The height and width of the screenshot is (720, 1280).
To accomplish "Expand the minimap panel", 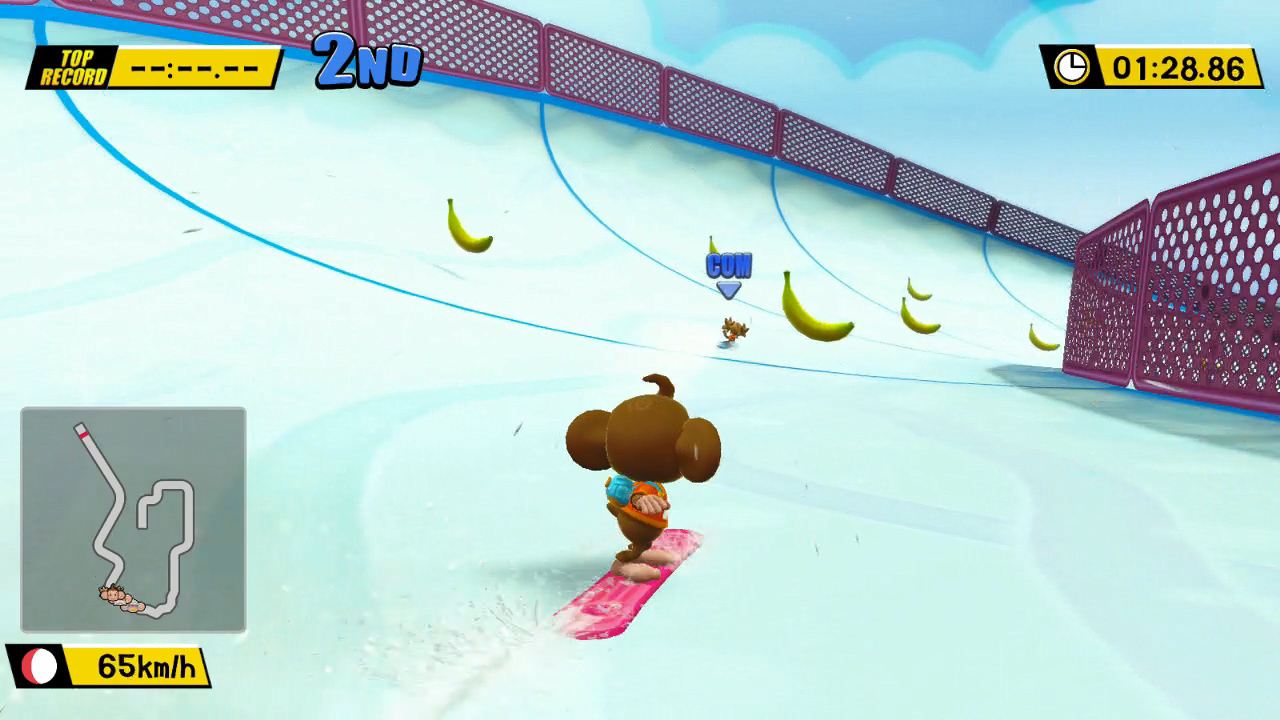I will (130, 517).
